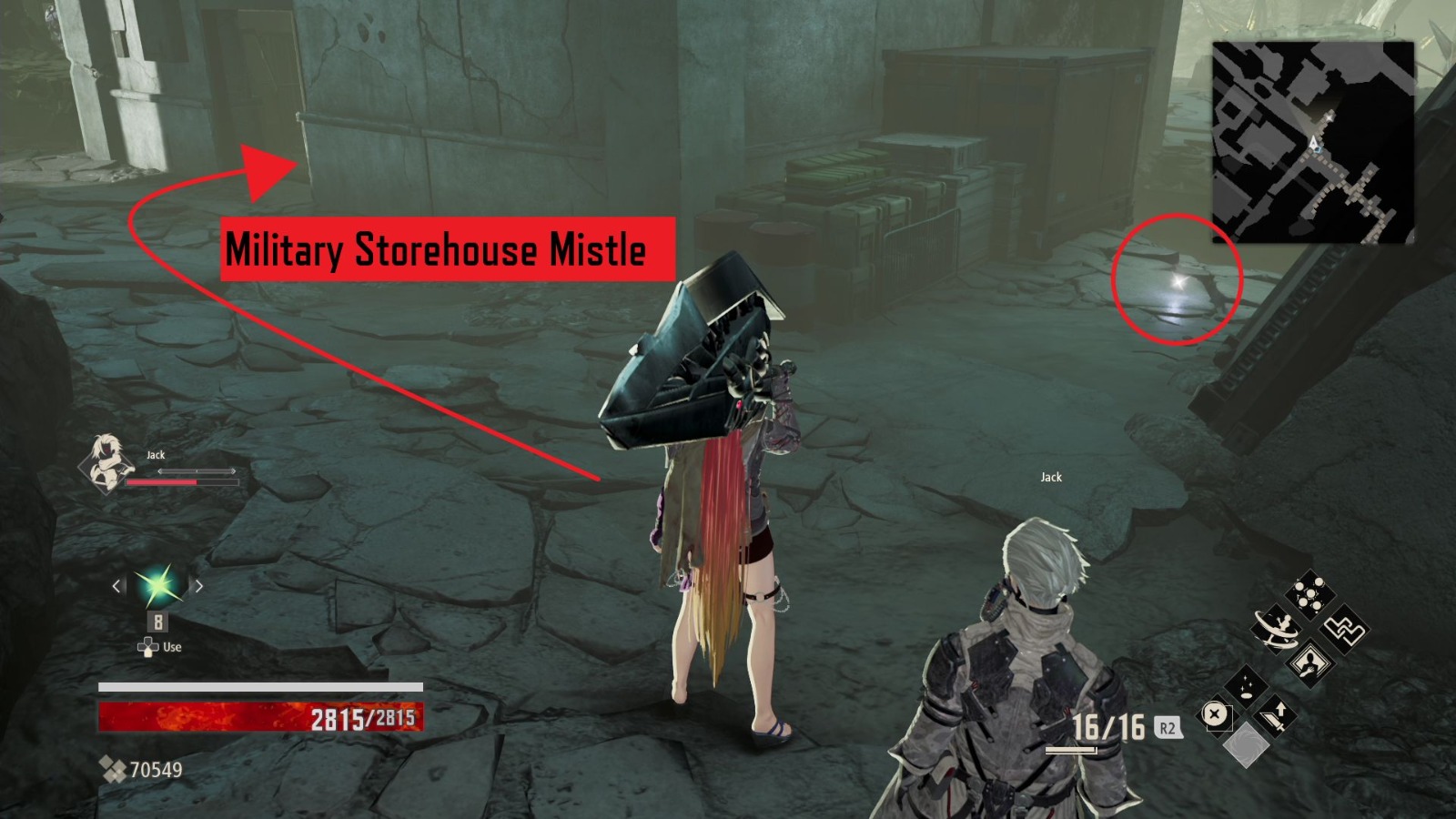The image size is (1456, 819).
Task: Click the companion revive gift icon
Action: click(1309, 662)
